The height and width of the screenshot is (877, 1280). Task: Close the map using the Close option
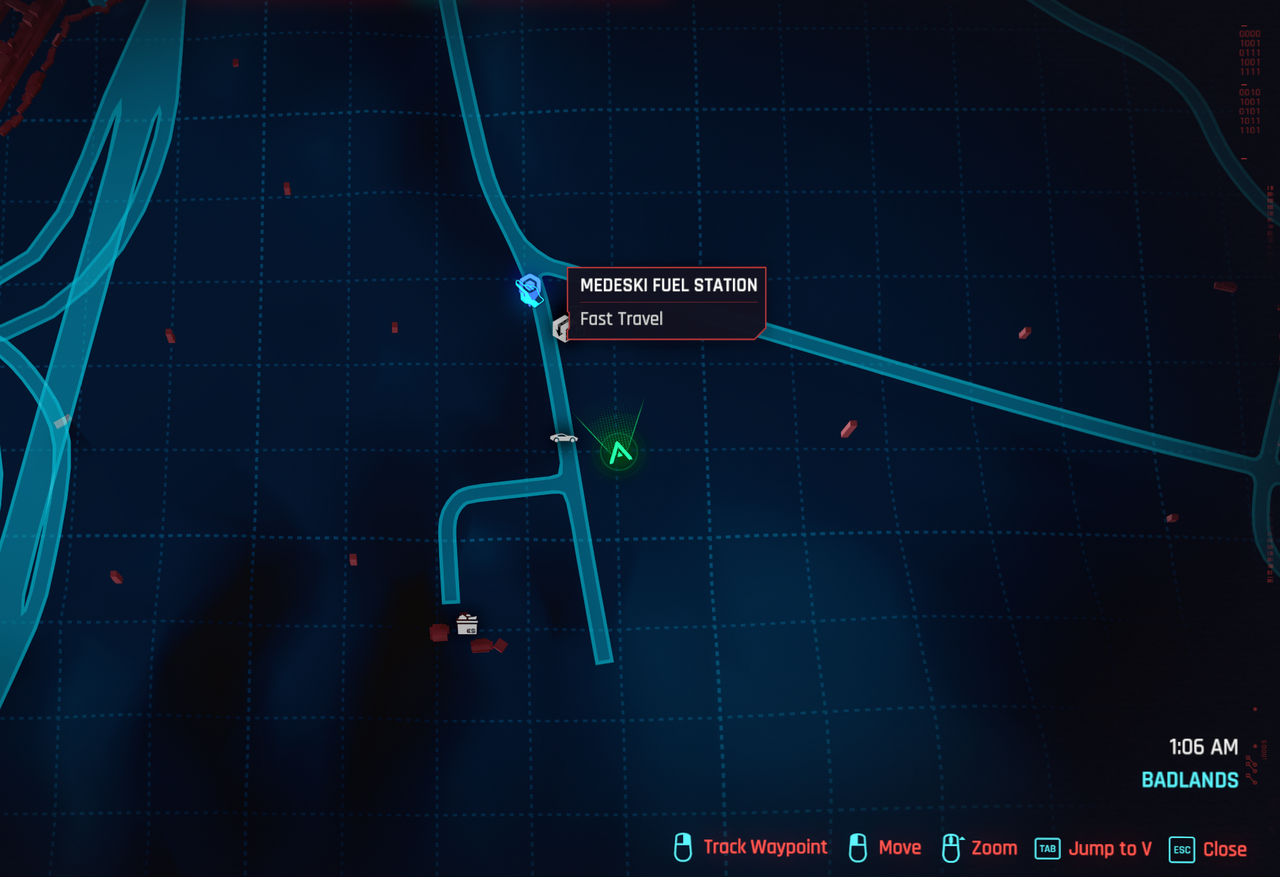pos(1224,849)
